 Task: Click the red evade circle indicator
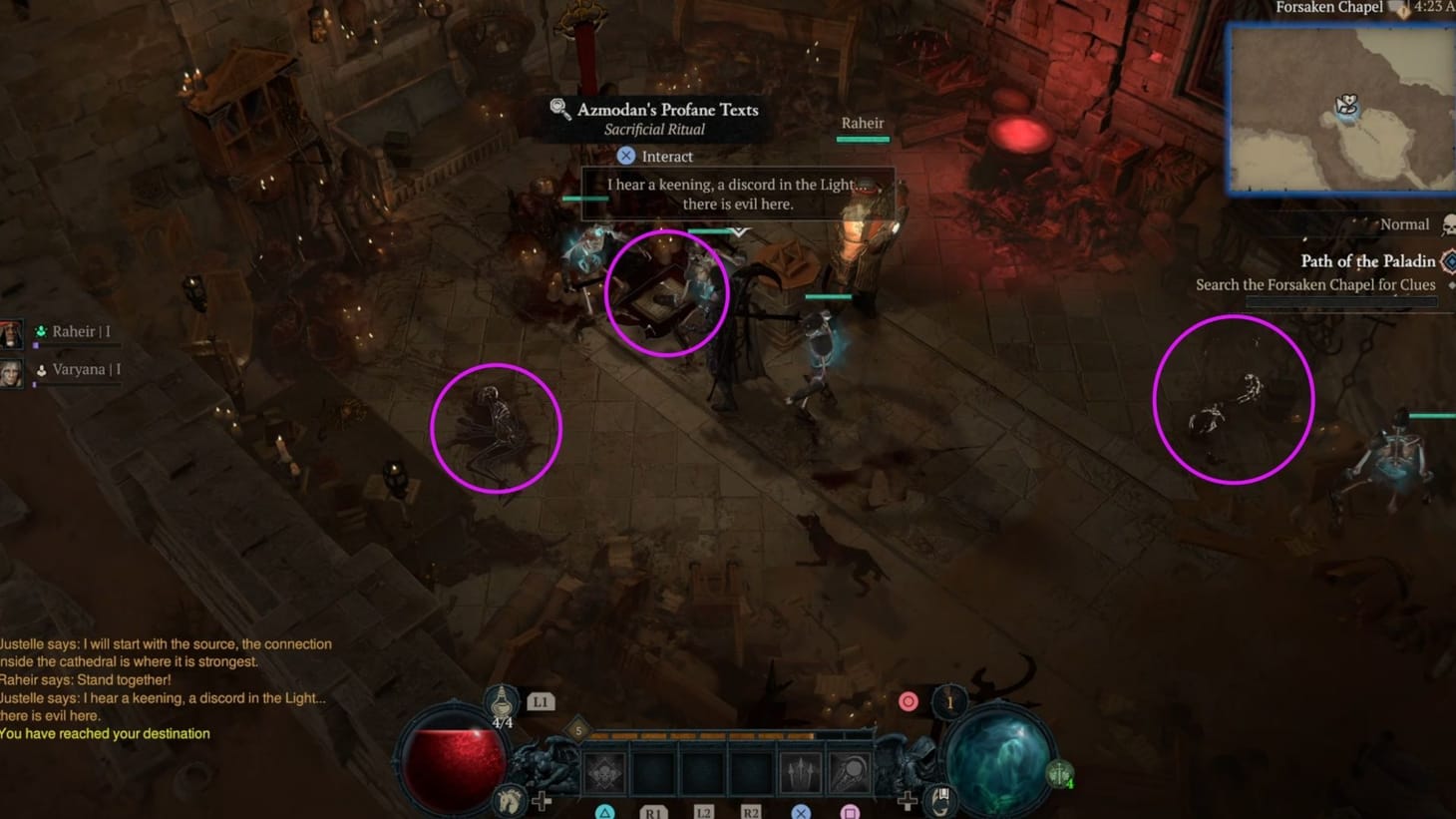[908, 701]
